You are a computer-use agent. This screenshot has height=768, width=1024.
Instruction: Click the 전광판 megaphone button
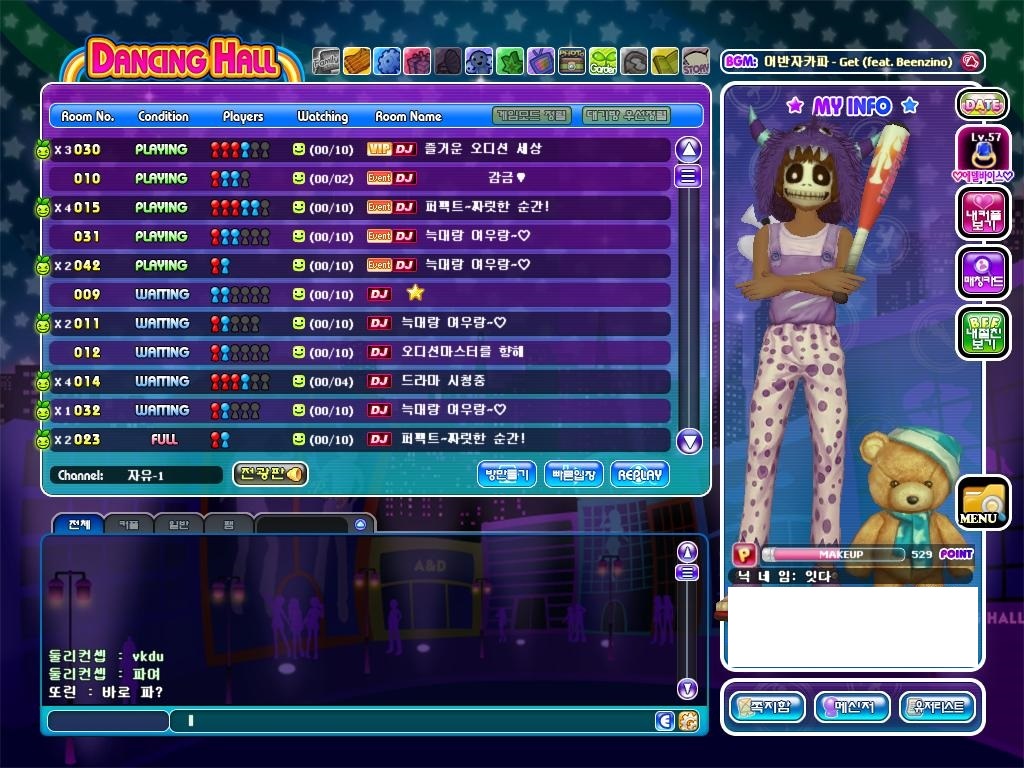(x=270, y=474)
